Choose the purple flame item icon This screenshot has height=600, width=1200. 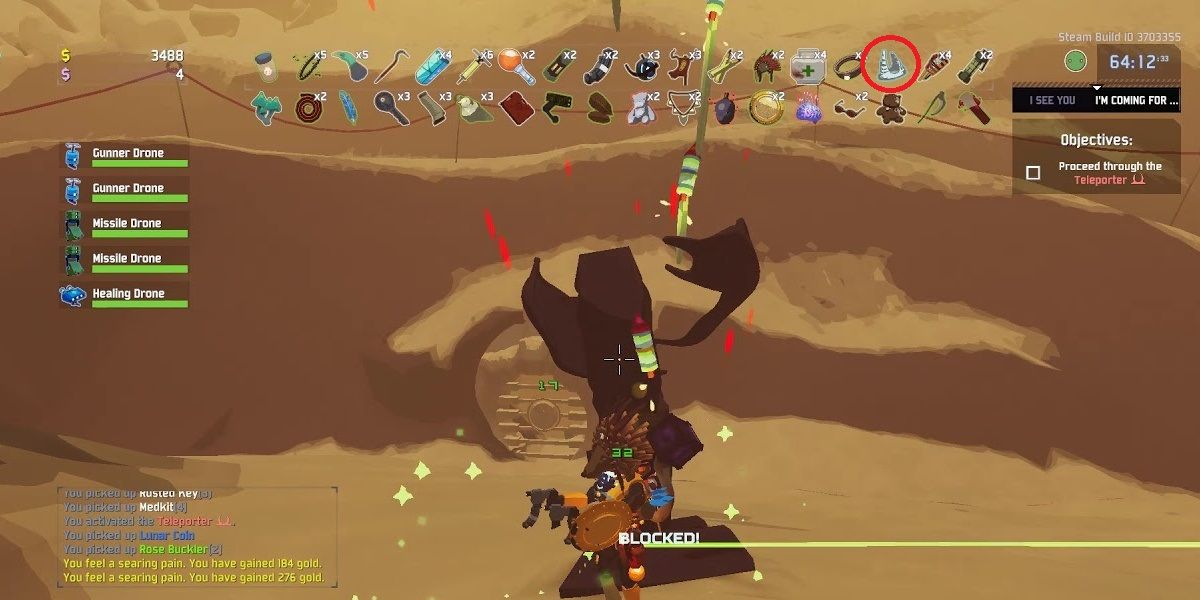808,108
